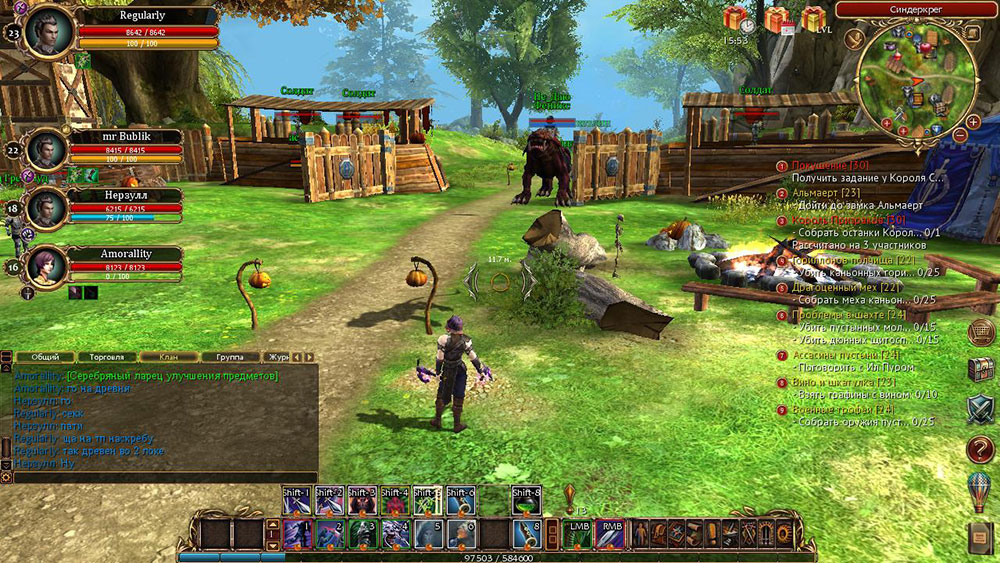Switch chat to the Группа tab
The width and height of the screenshot is (1000, 563).
[228, 356]
